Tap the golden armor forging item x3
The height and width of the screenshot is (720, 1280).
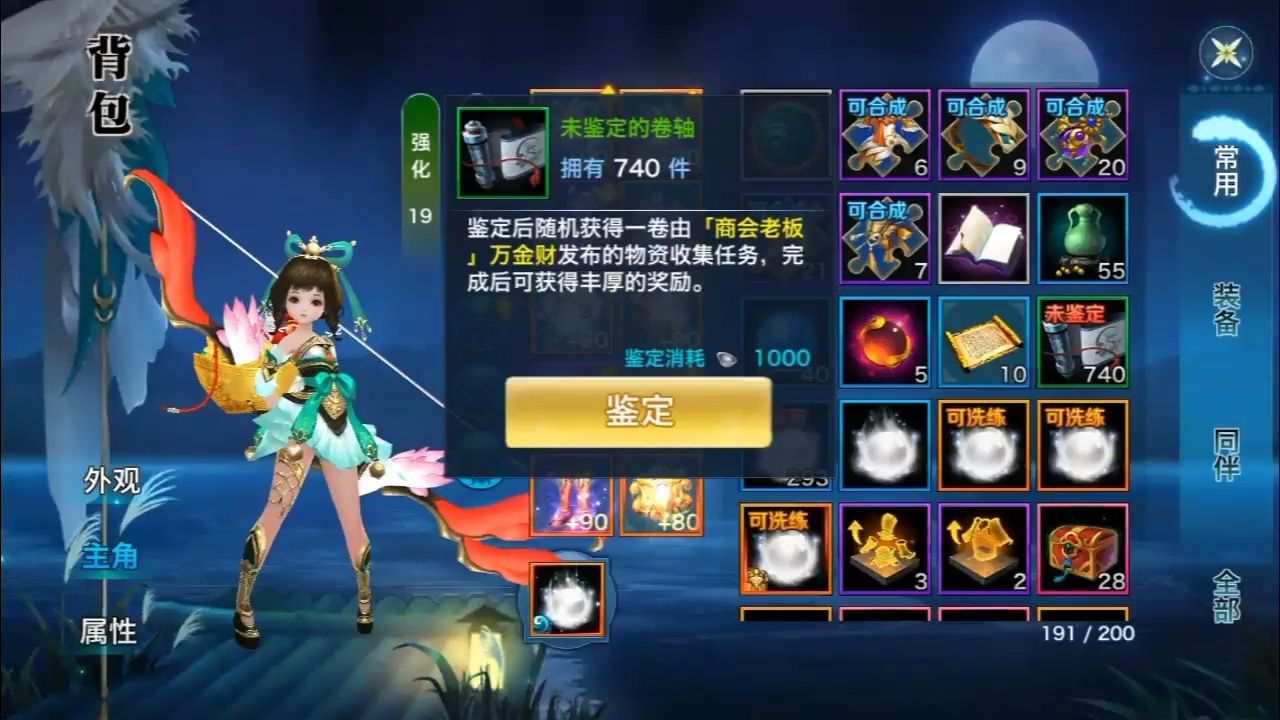coord(884,550)
